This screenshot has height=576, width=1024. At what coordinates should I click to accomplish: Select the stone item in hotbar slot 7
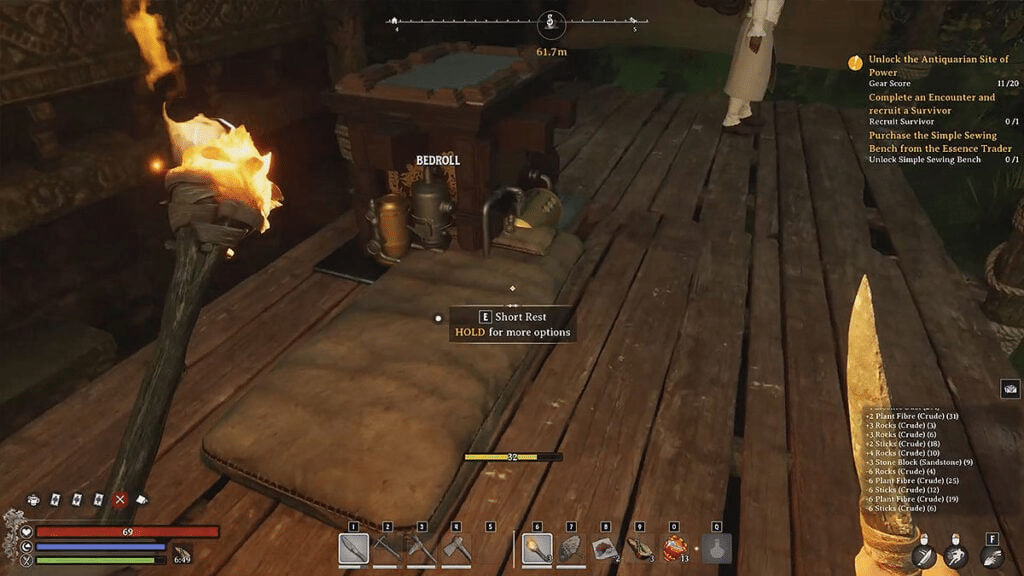click(571, 548)
